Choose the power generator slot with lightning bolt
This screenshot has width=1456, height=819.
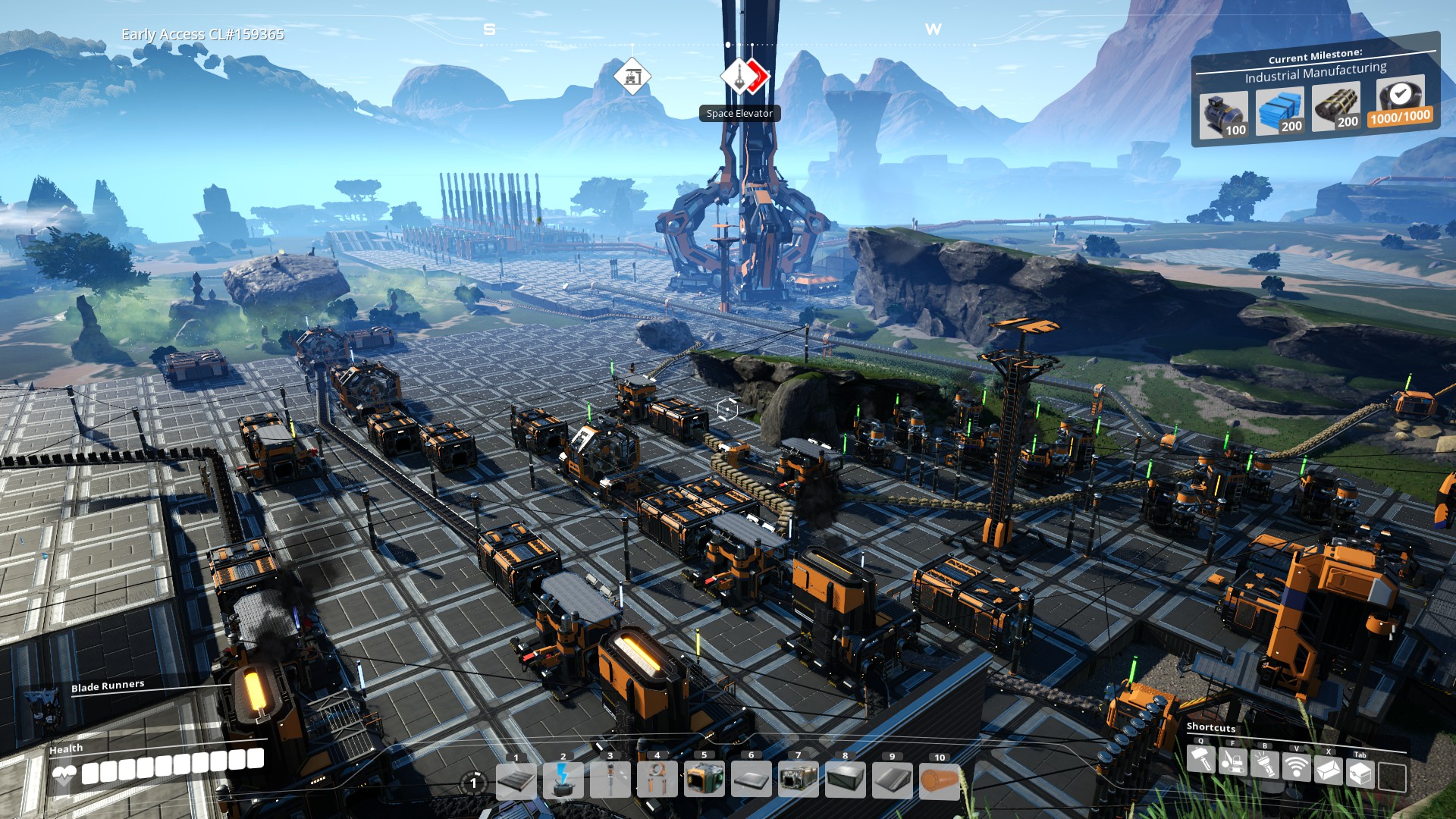coord(563,780)
